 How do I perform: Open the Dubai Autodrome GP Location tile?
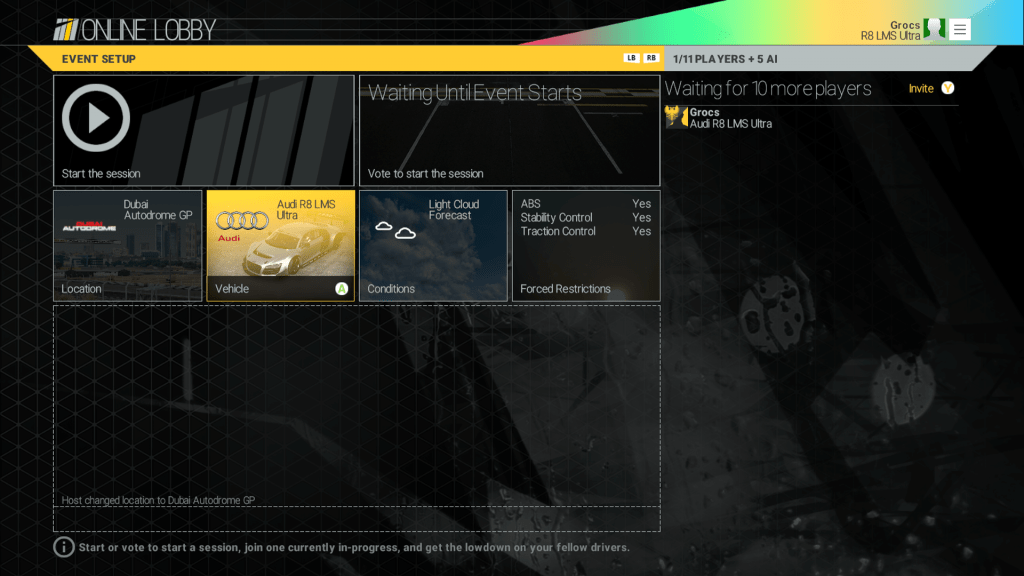pos(127,245)
